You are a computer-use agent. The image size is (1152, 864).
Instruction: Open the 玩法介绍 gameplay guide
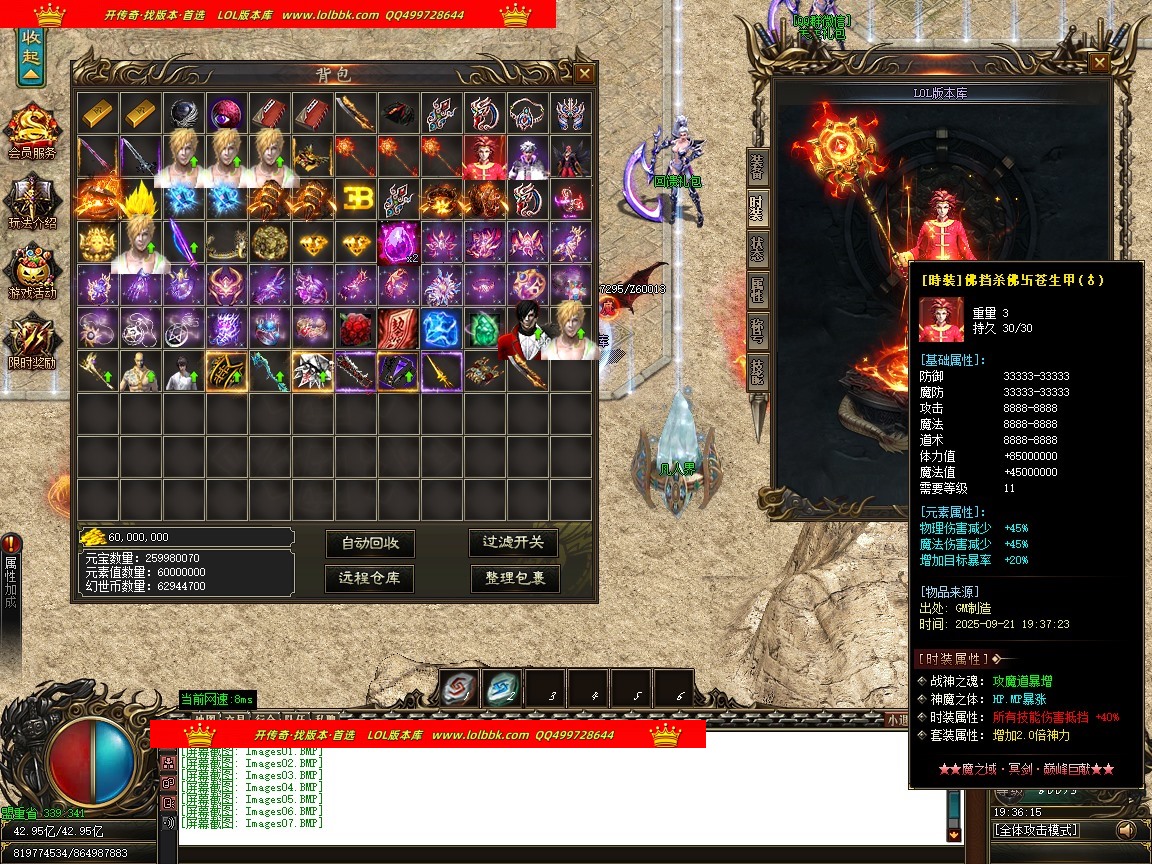[x=32, y=202]
